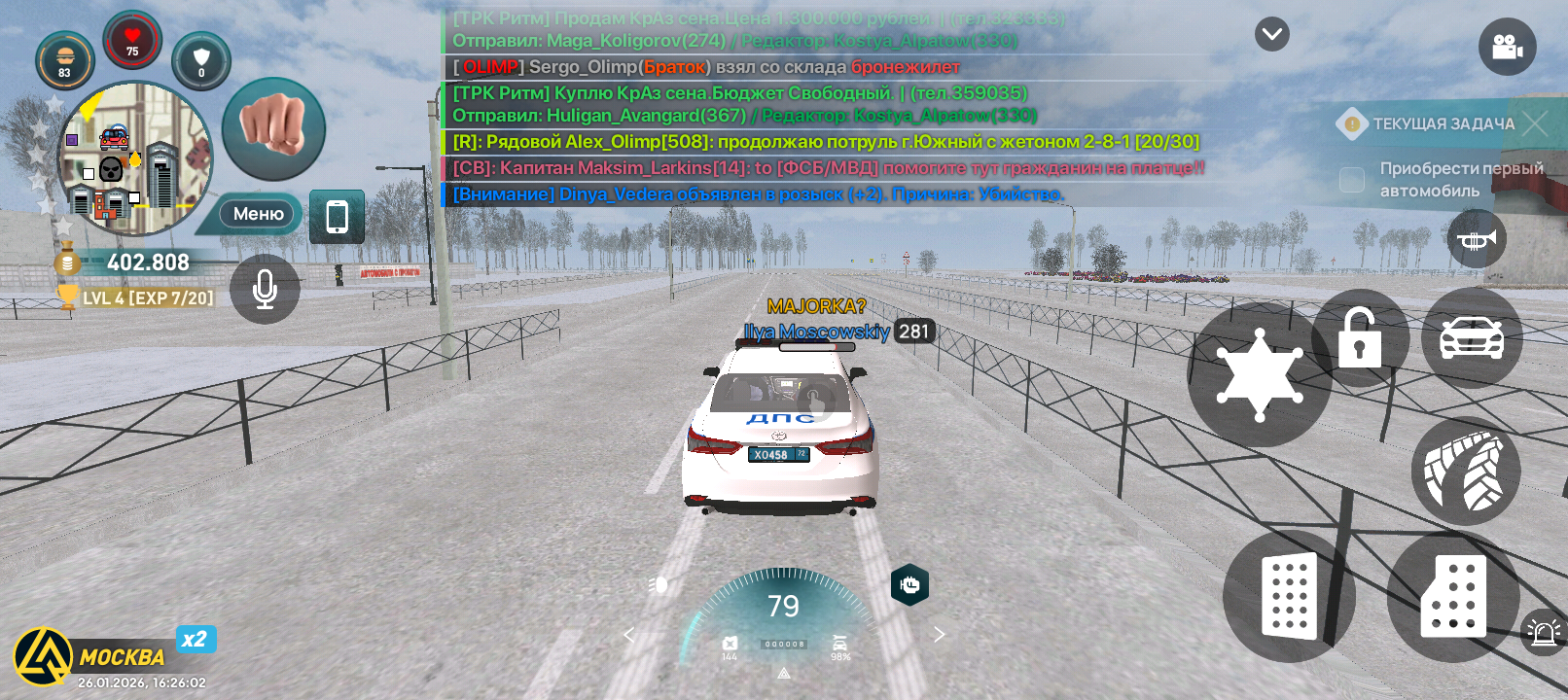Switch camera view with the camera icon
This screenshot has height=700, width=1568.
click(x=1507, y=47)
